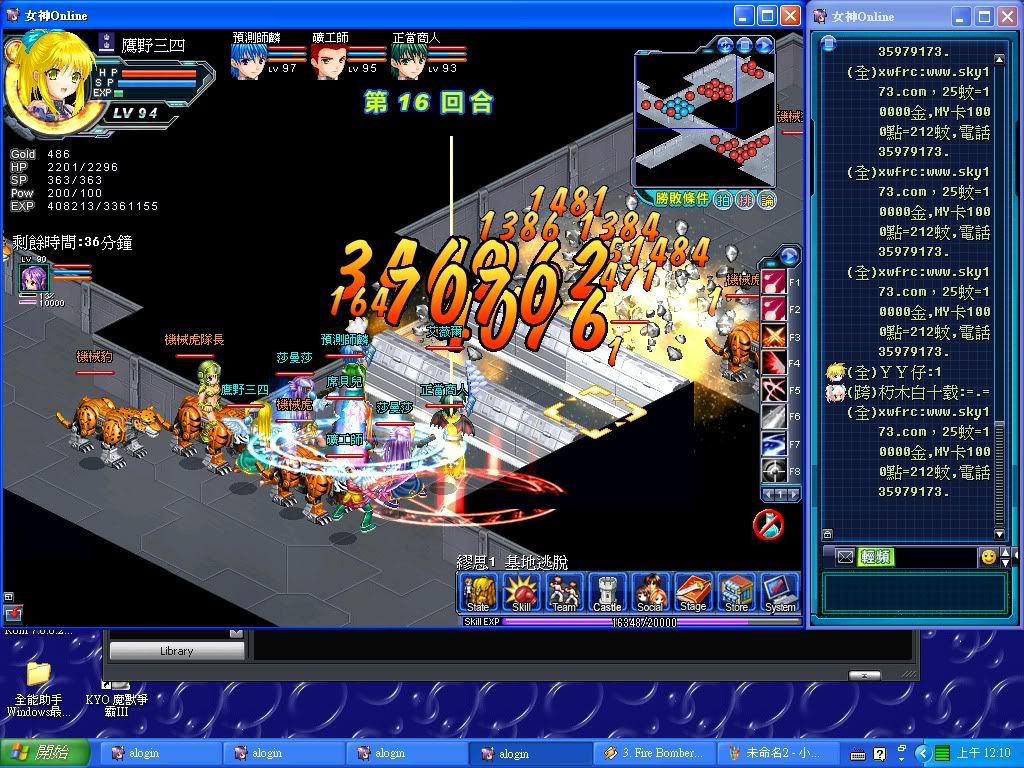Click the battle minimap
This screenshot has width=1024, height=768.
pyautogui.click(x=704, y=118)
